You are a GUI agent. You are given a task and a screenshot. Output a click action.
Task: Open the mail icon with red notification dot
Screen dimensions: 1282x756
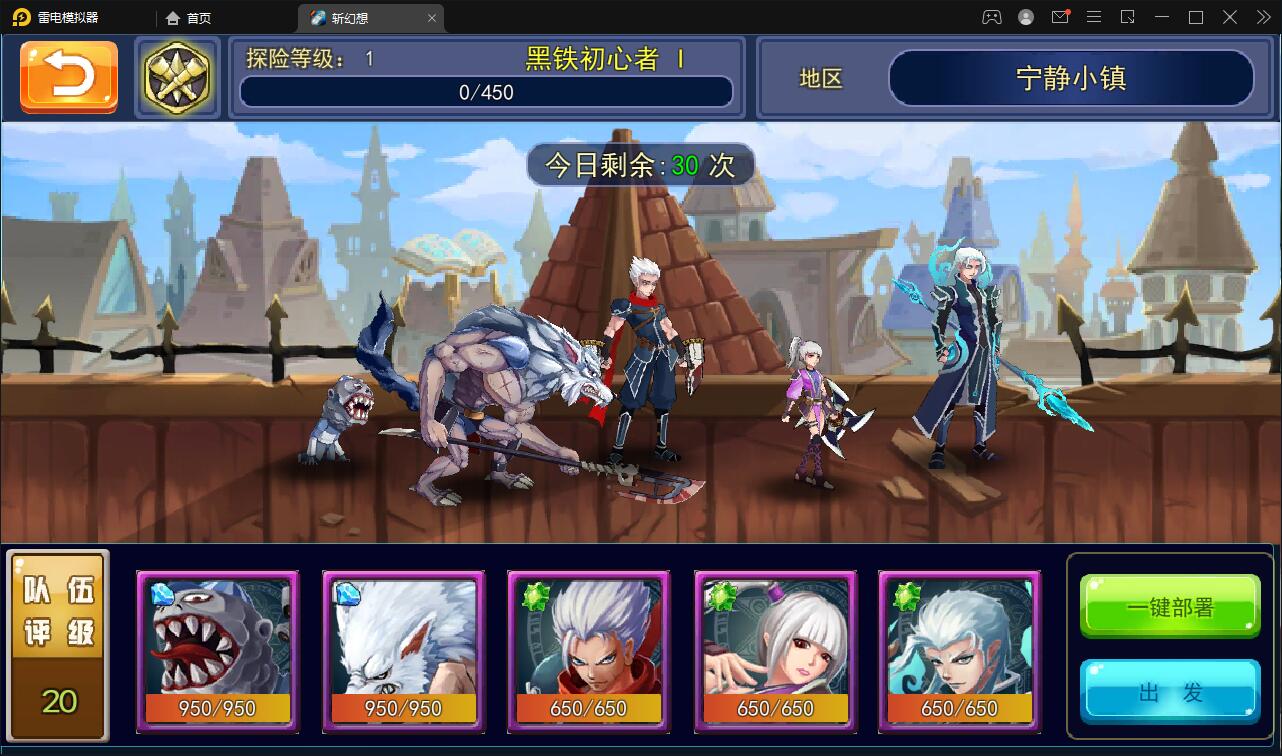click(x=1060, y=17)
